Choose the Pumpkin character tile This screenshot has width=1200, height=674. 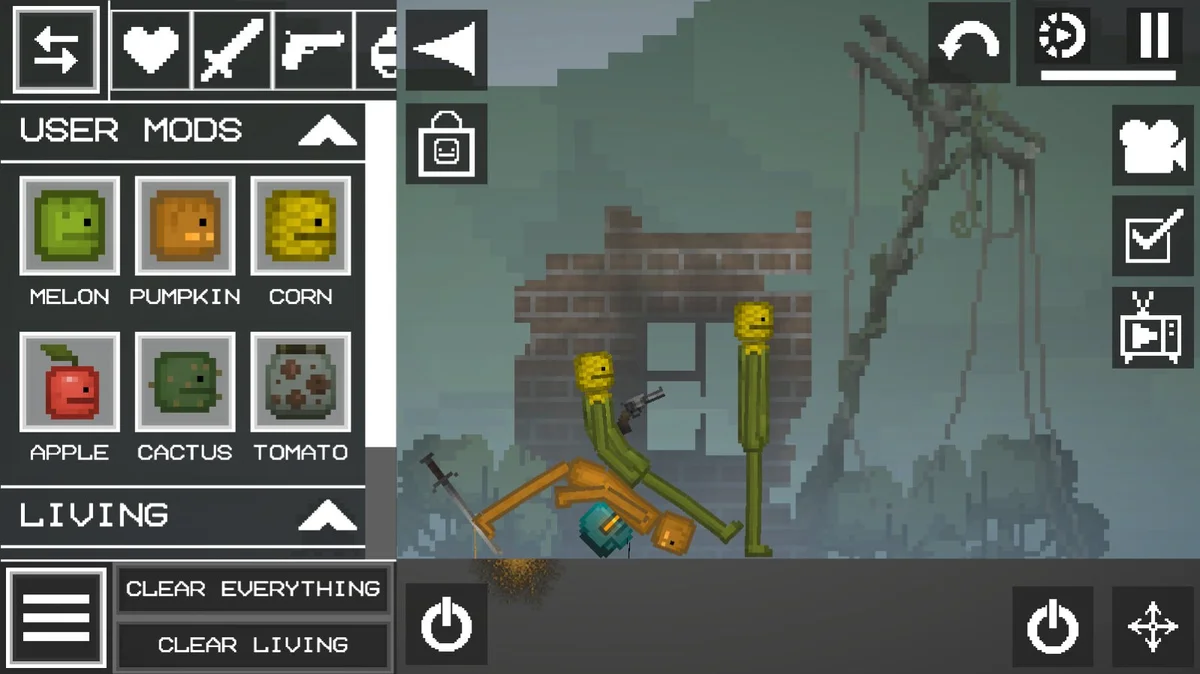pos(185,226)
